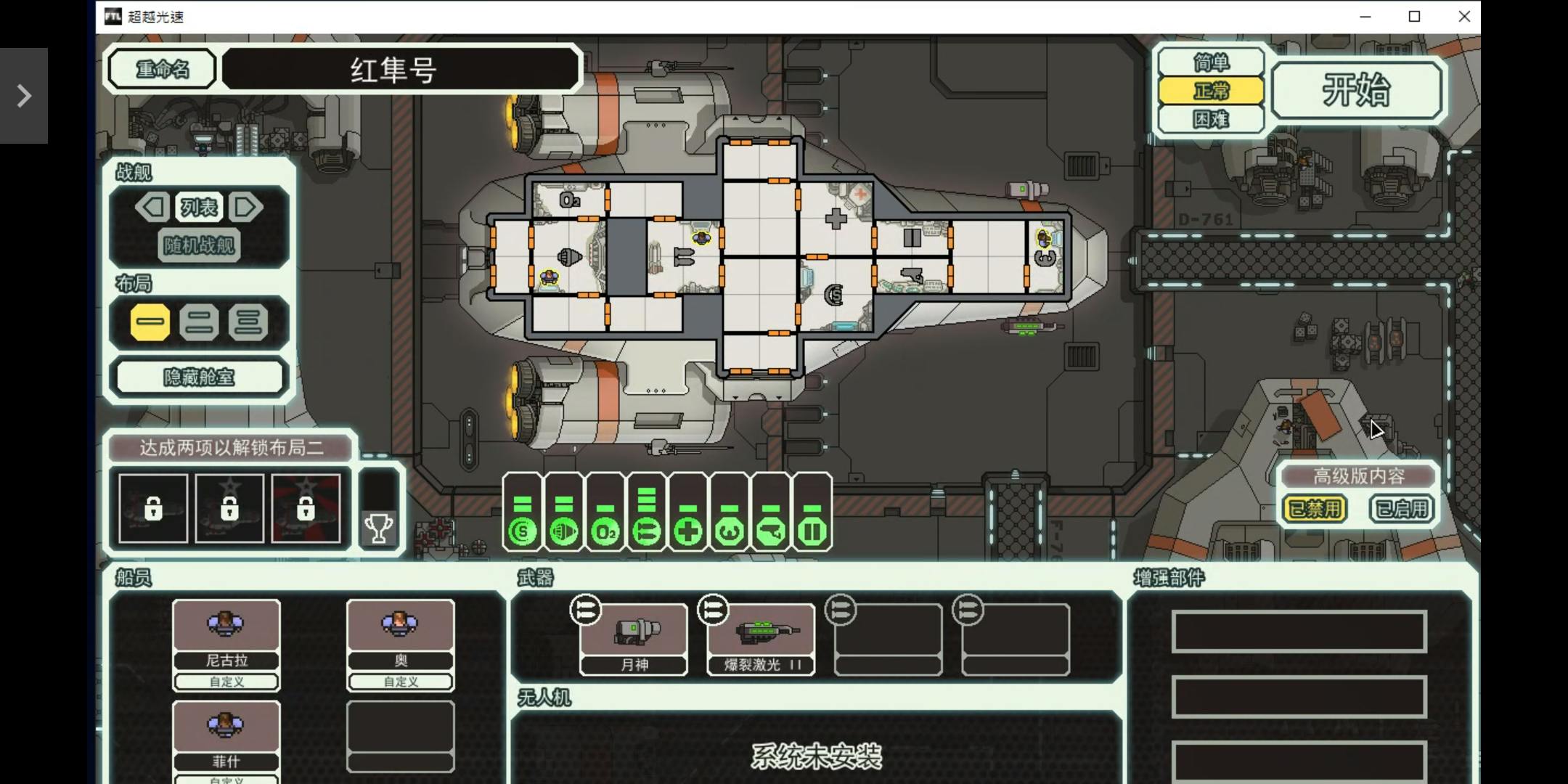Close the game window

click(x=1463, y=17)
